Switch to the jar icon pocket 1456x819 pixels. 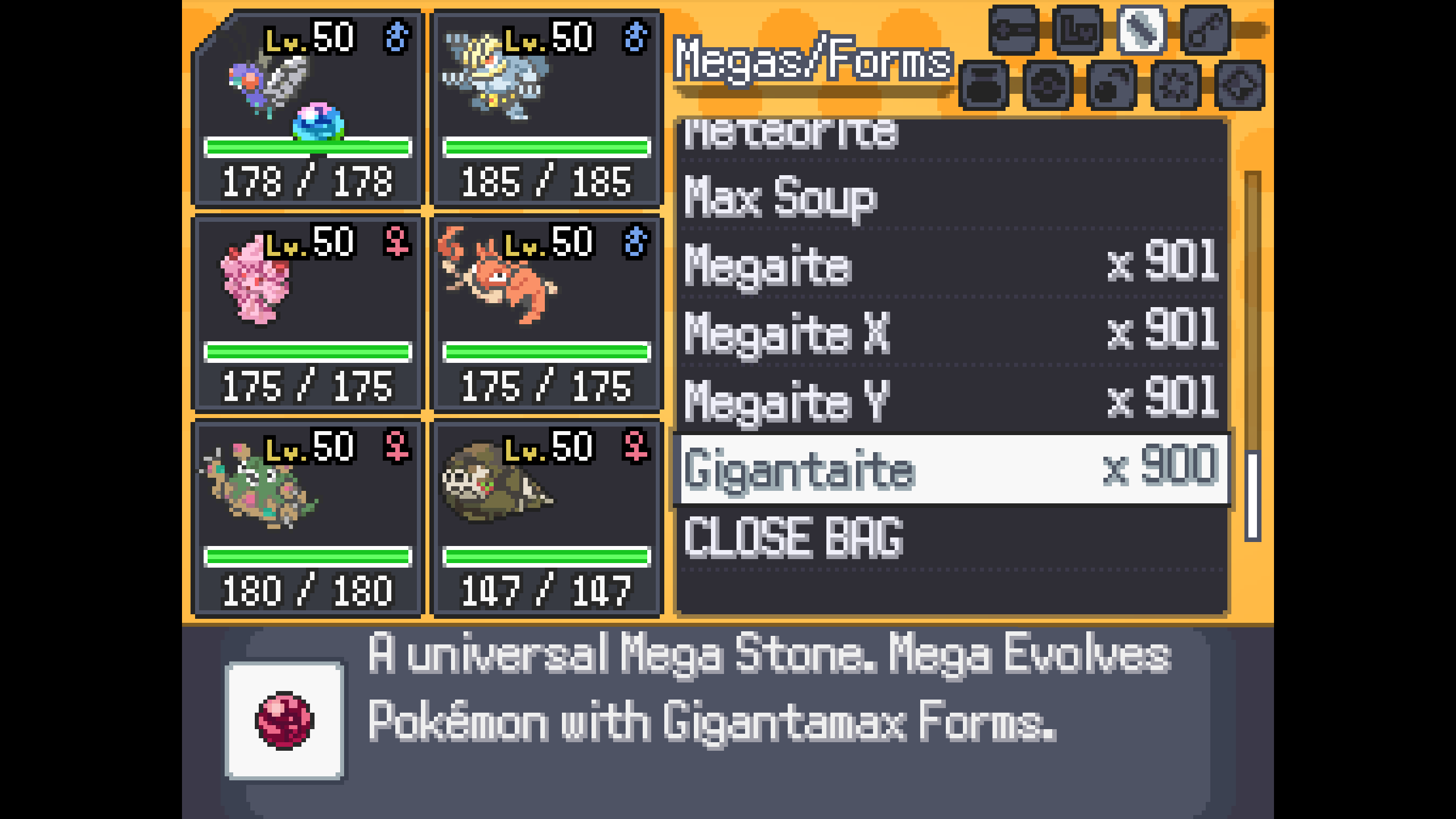pyautogui.click(x=983, y=85)
